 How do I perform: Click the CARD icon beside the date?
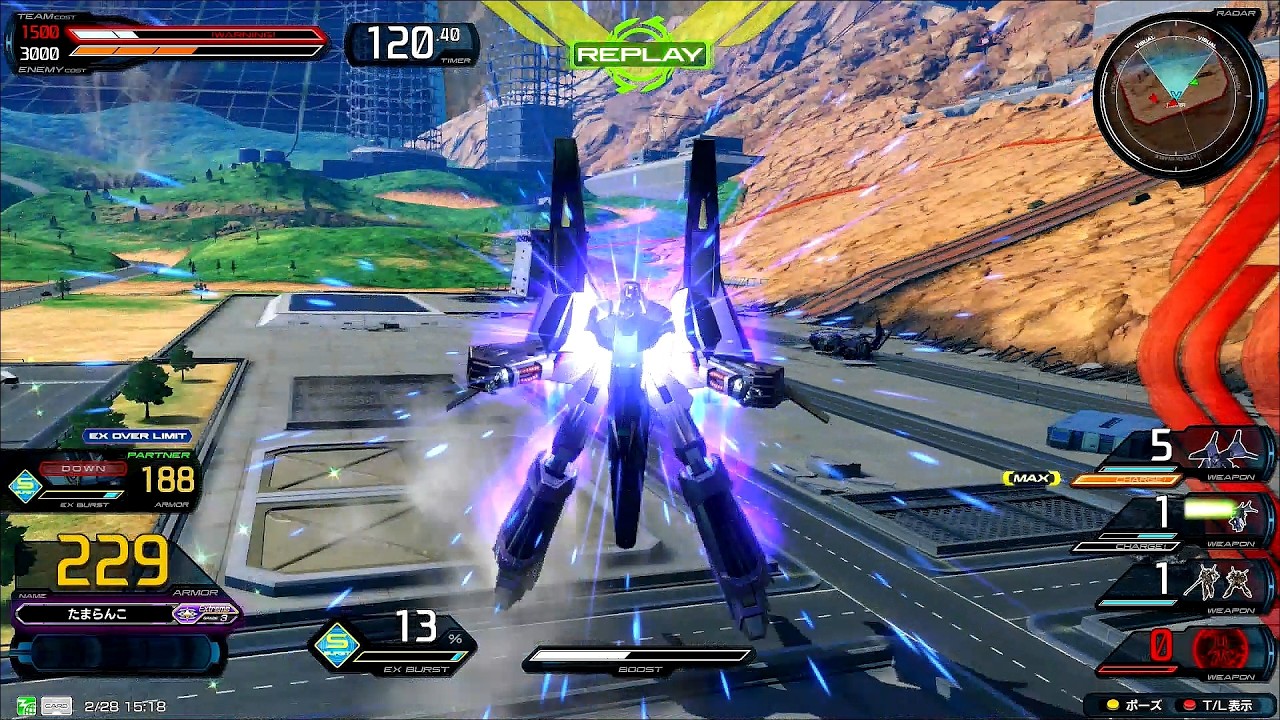[x=56, y=706]
